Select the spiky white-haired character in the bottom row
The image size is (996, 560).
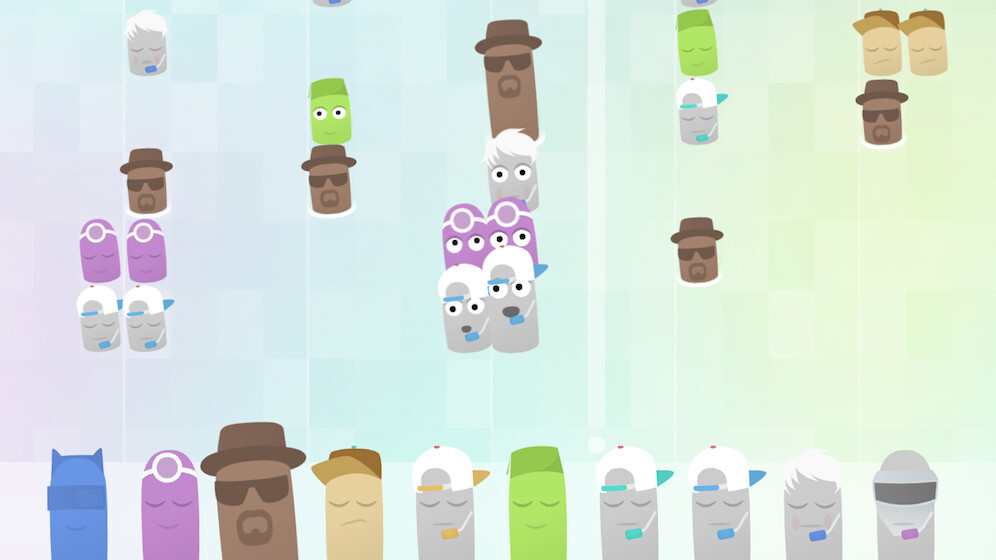tap(812, 510)
